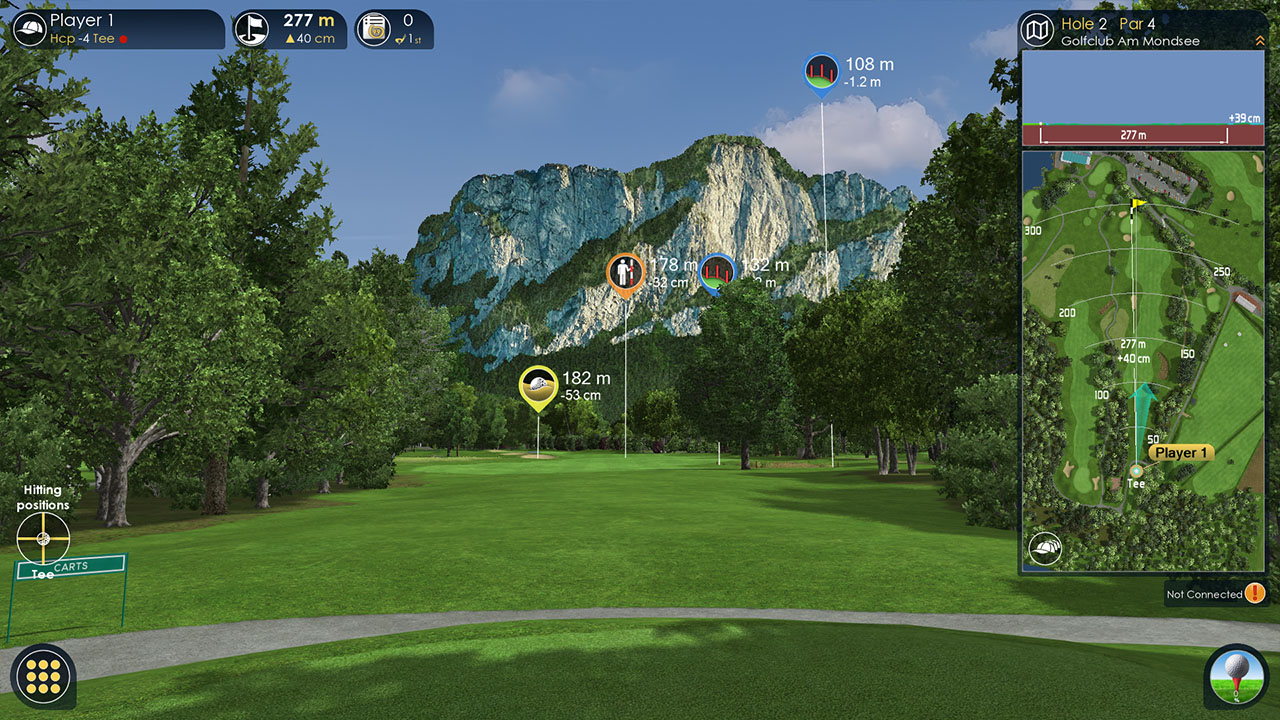
Task: Select the 108 m green marker
Action: click(x=821, y=72)
